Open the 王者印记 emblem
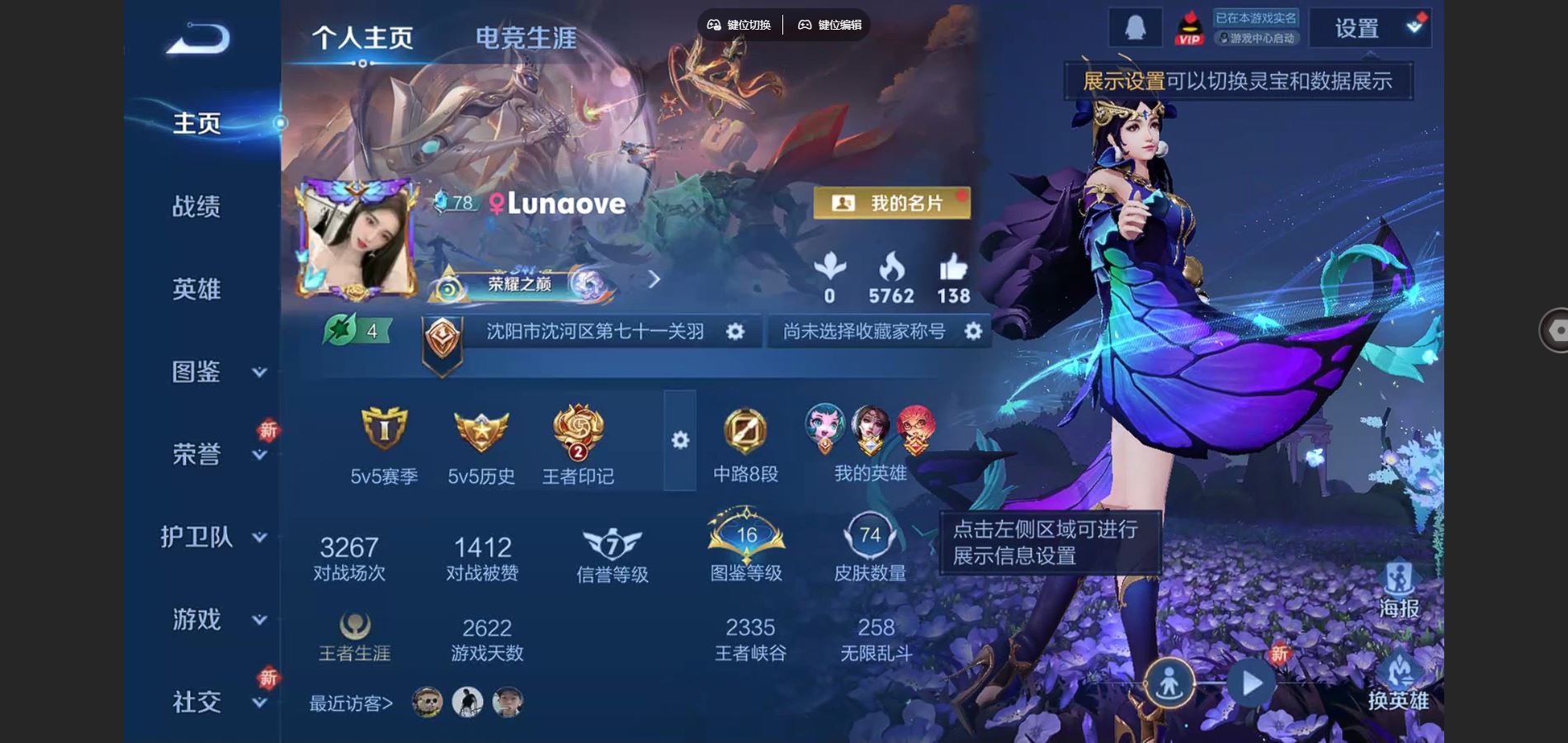Screen dimensions: 1568x743 [578, 444]
